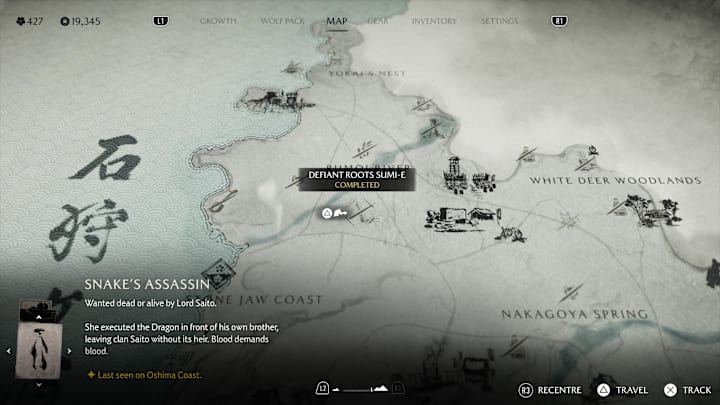The width and height of the screenshot is (720, 405).
Task: Open the Wolf Pack tab
Action: click(x=281, y=21)
